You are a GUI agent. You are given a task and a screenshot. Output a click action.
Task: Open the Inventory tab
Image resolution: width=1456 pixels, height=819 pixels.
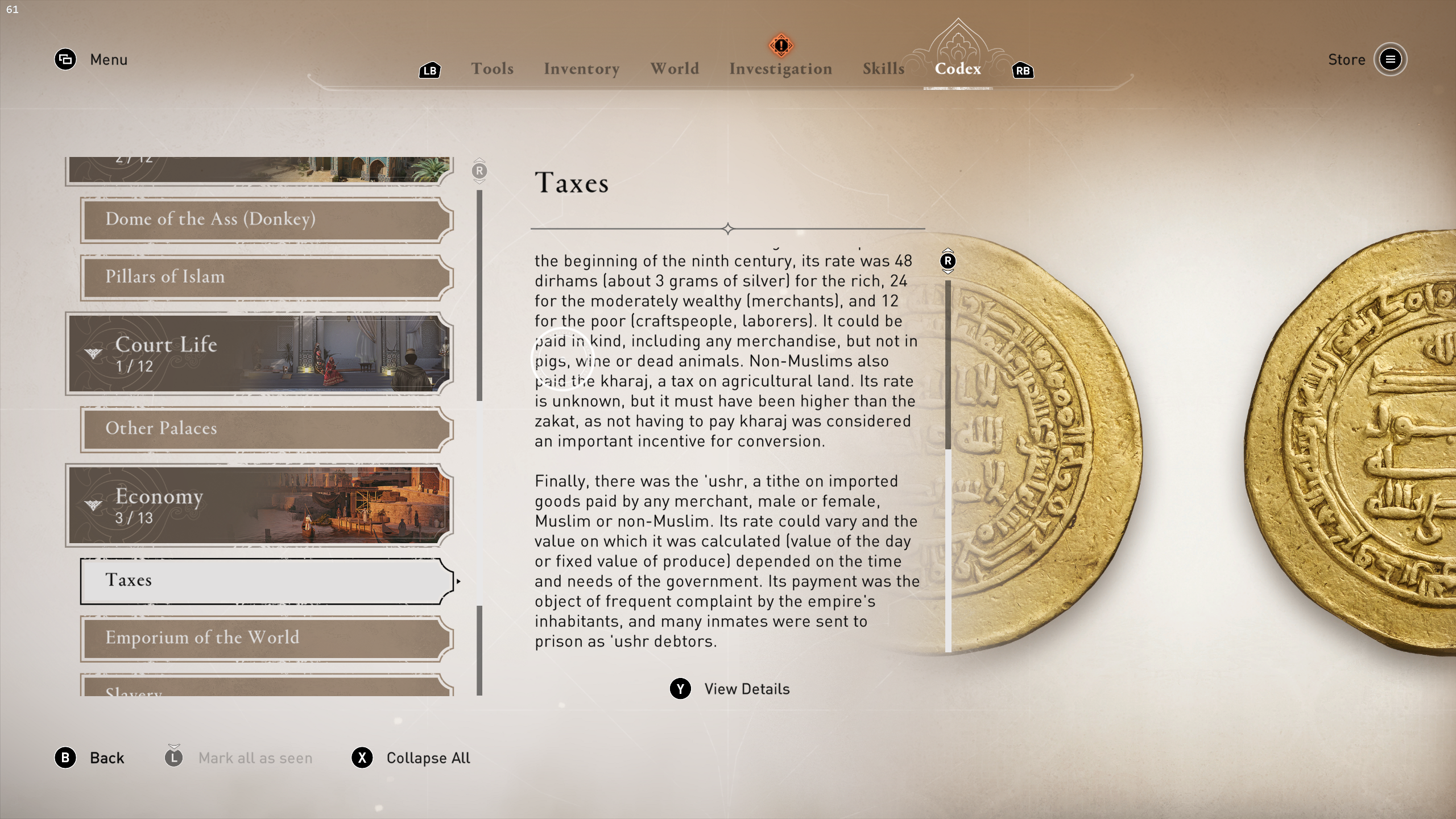point(581,69)
